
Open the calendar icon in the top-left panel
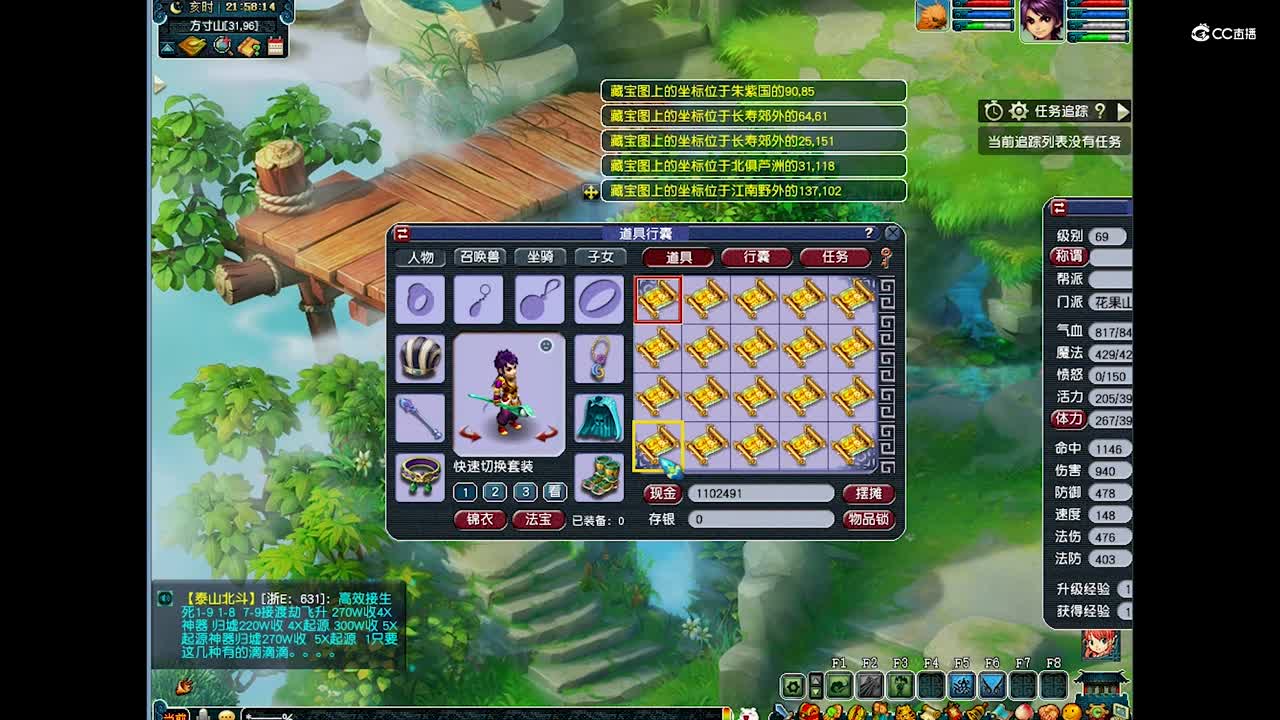click(276, 46)
